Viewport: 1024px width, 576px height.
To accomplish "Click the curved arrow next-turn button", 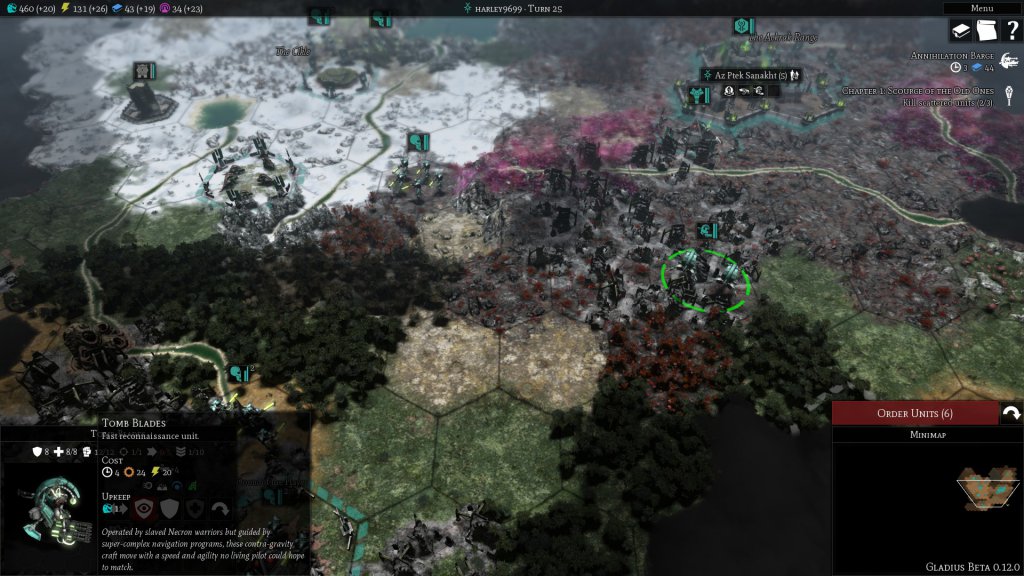I will coord(1010,413).
